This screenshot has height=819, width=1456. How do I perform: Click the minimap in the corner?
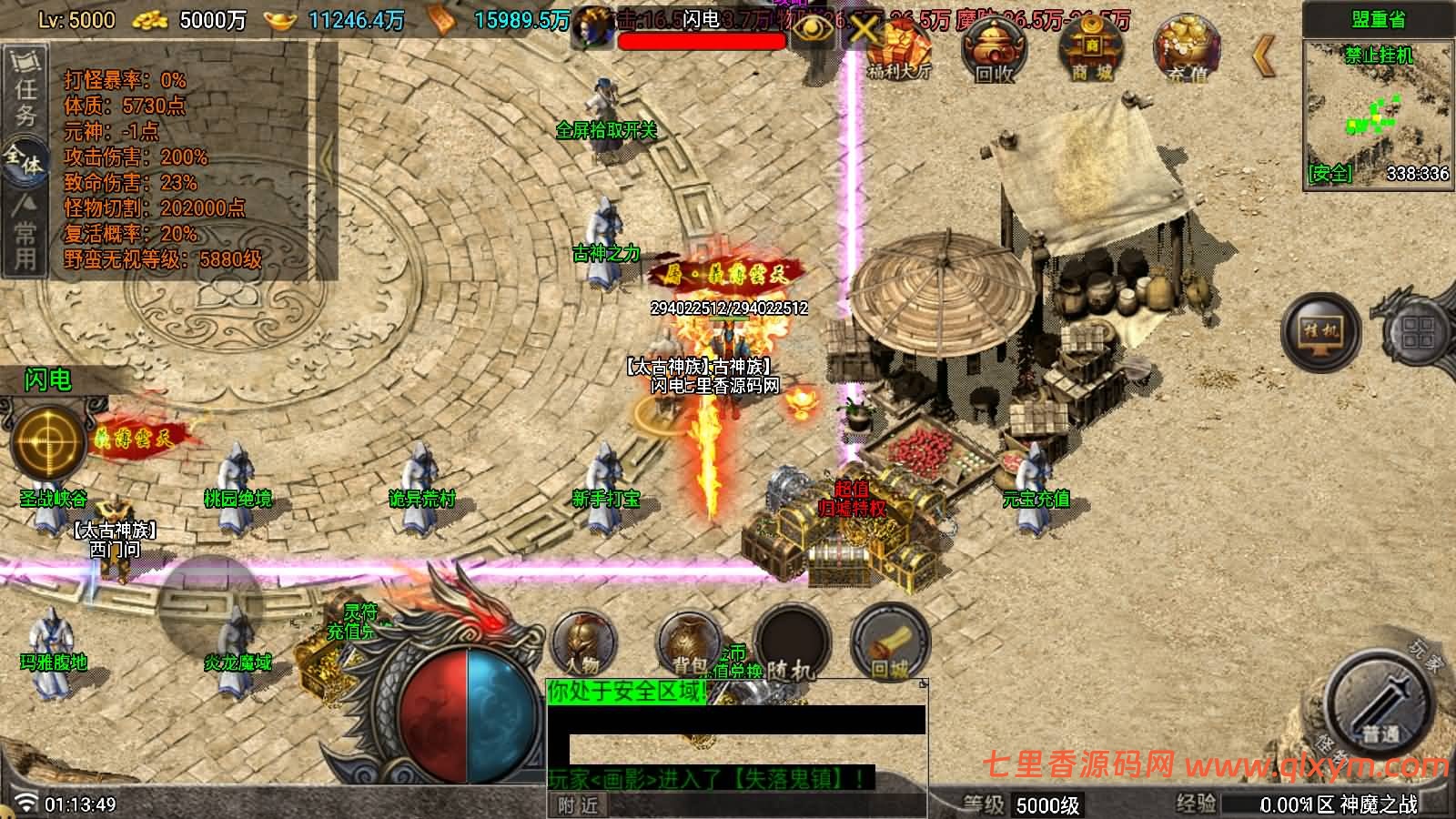tap(1377, 105)
